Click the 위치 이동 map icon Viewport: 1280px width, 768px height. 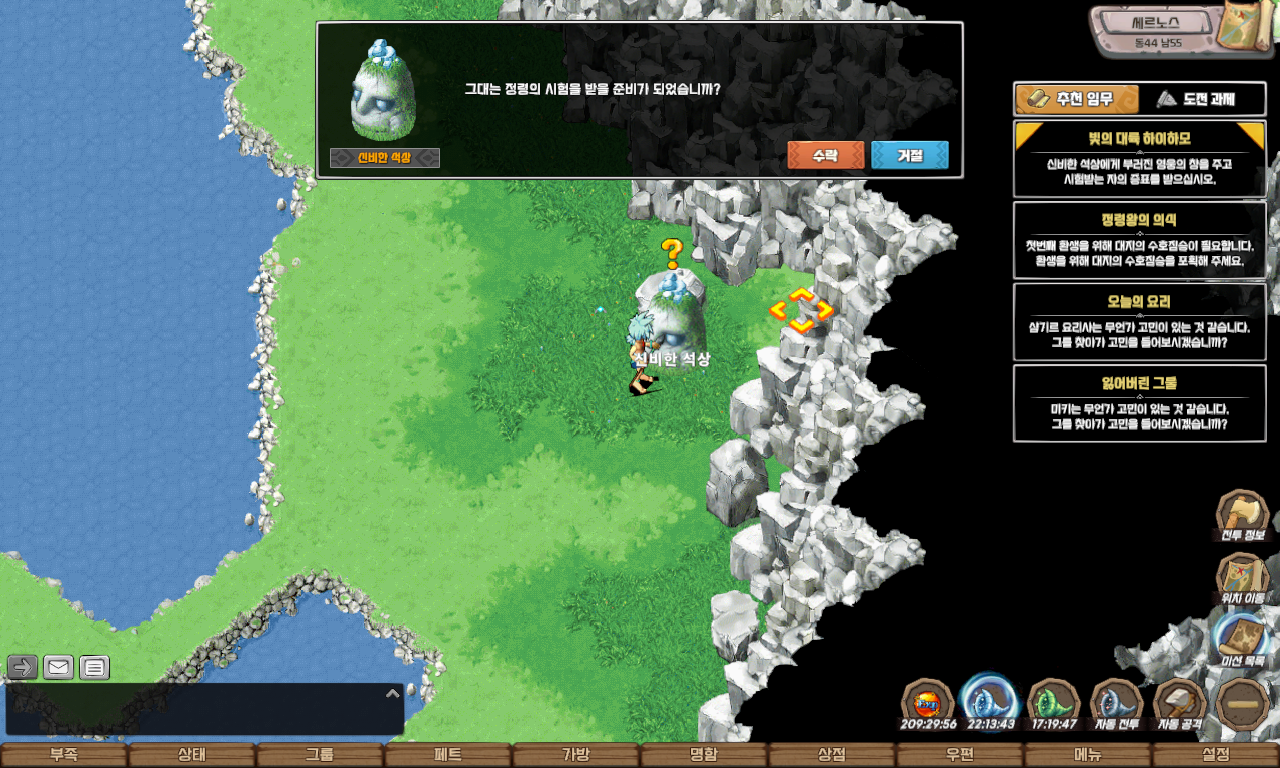tap(1242, 578)
